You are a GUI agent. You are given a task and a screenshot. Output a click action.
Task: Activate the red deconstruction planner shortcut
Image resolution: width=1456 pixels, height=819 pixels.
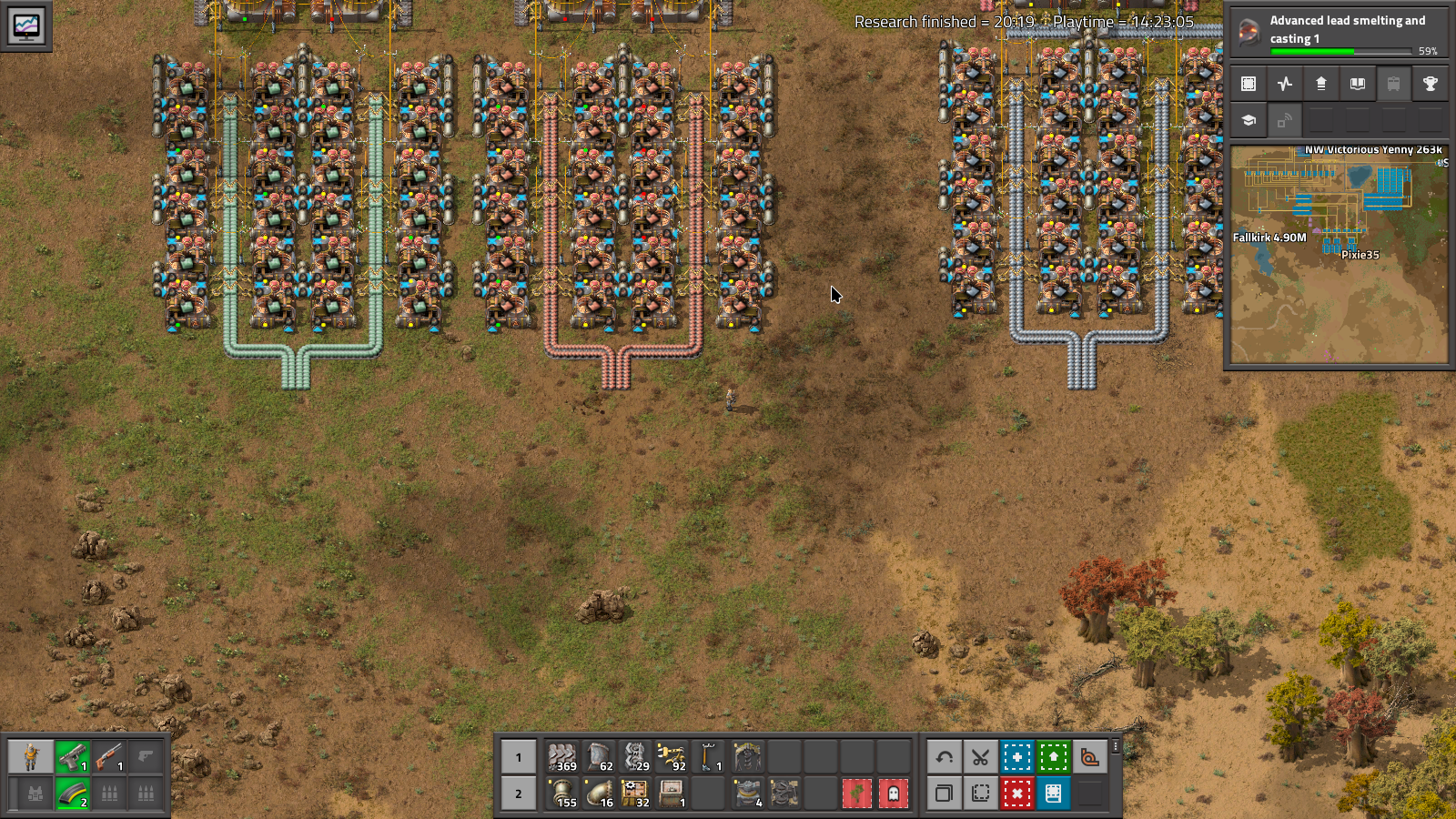[1016, 794]
